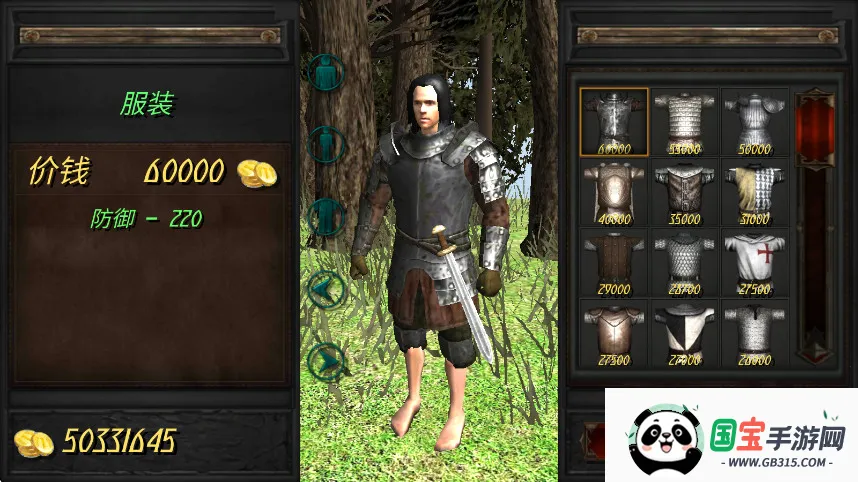Select the black-and-white tabard armor
858x482 pixels.
pos(685,334)
